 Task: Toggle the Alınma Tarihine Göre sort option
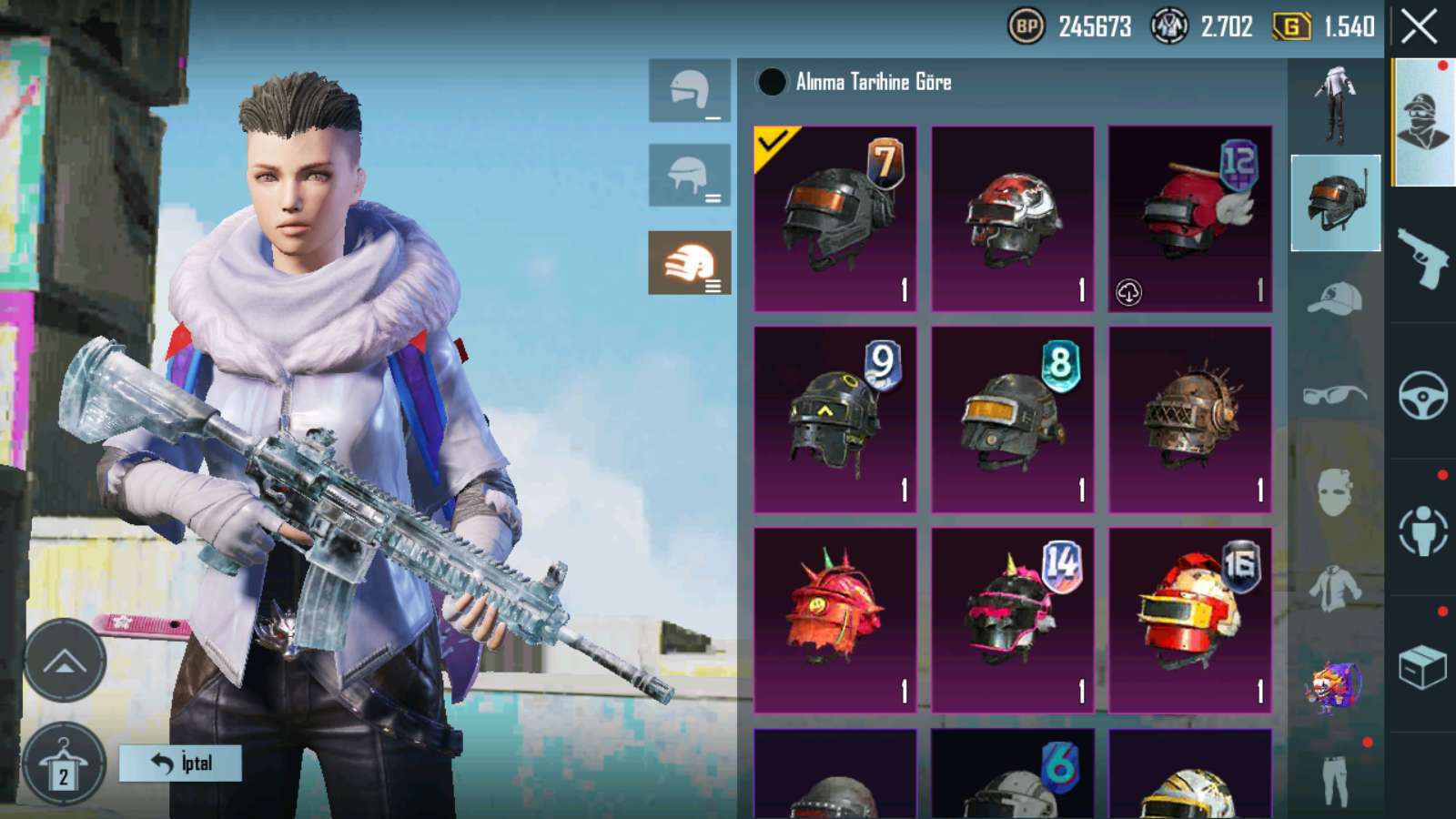point(772,83)
